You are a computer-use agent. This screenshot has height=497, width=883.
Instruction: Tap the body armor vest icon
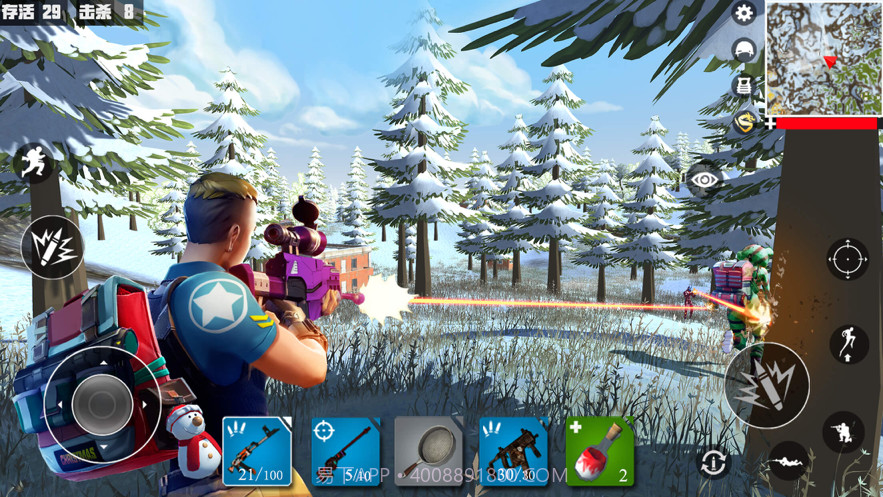(743, 86)
